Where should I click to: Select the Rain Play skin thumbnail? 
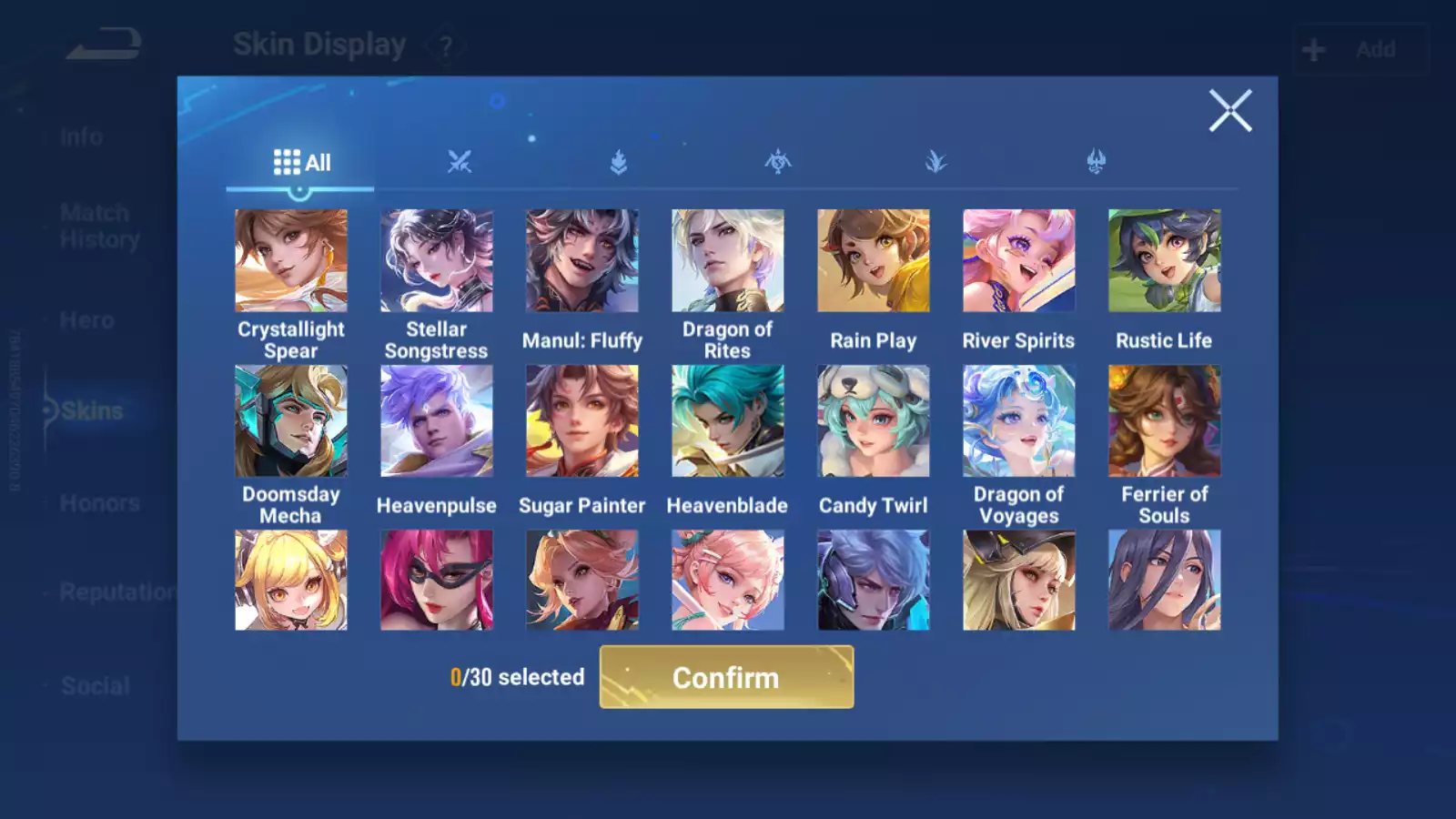(x=874, y=259)
